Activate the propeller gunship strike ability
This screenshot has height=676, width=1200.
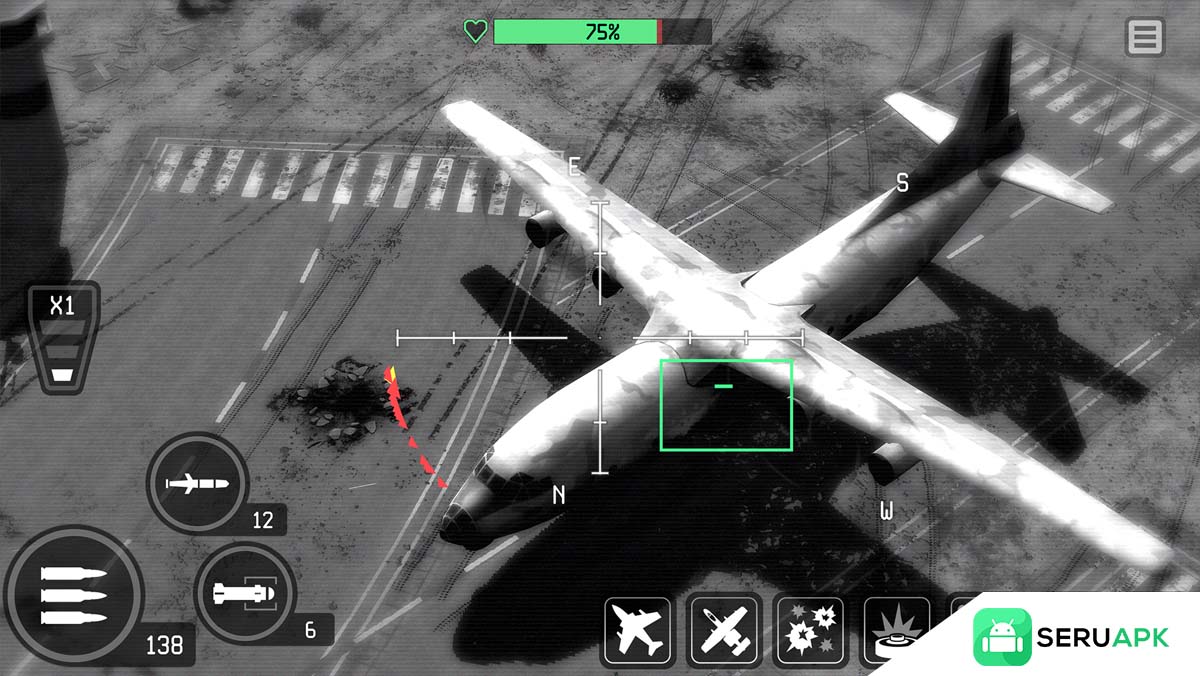724,631
